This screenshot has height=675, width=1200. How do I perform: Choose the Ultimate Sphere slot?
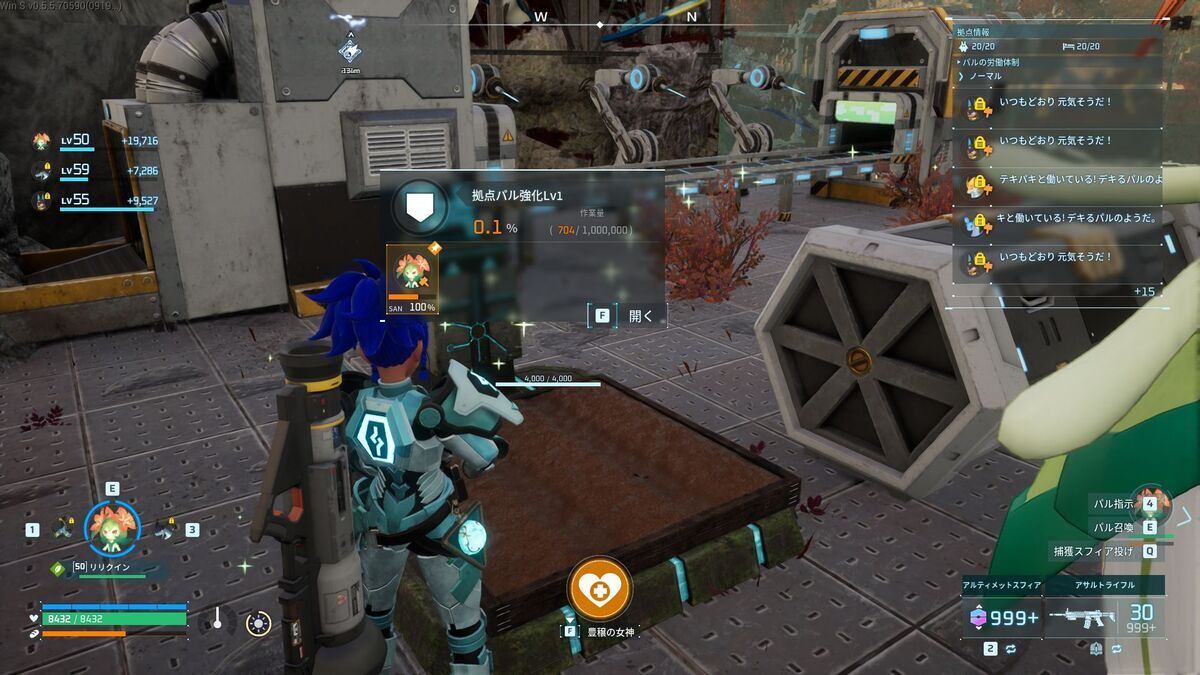click(1001, 618)
